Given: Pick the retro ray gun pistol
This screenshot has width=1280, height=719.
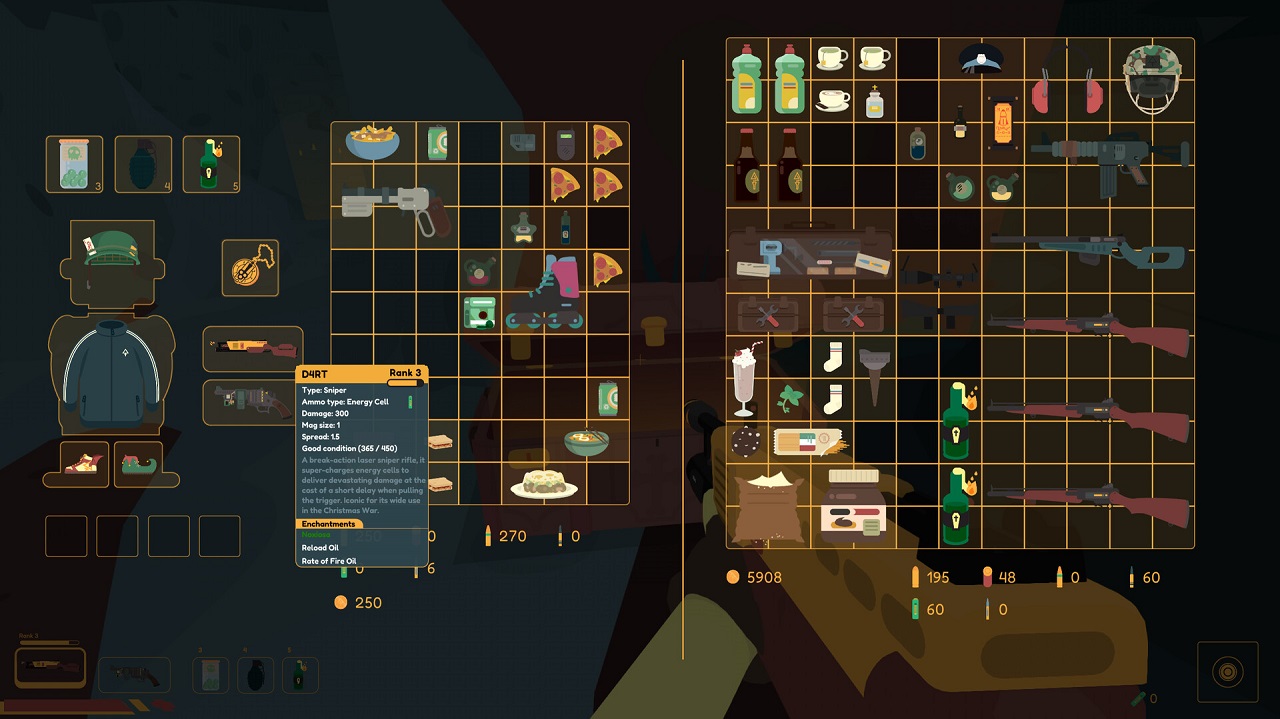Looking at the screenshot, I should pyautogui.click(x=394, y=206).
